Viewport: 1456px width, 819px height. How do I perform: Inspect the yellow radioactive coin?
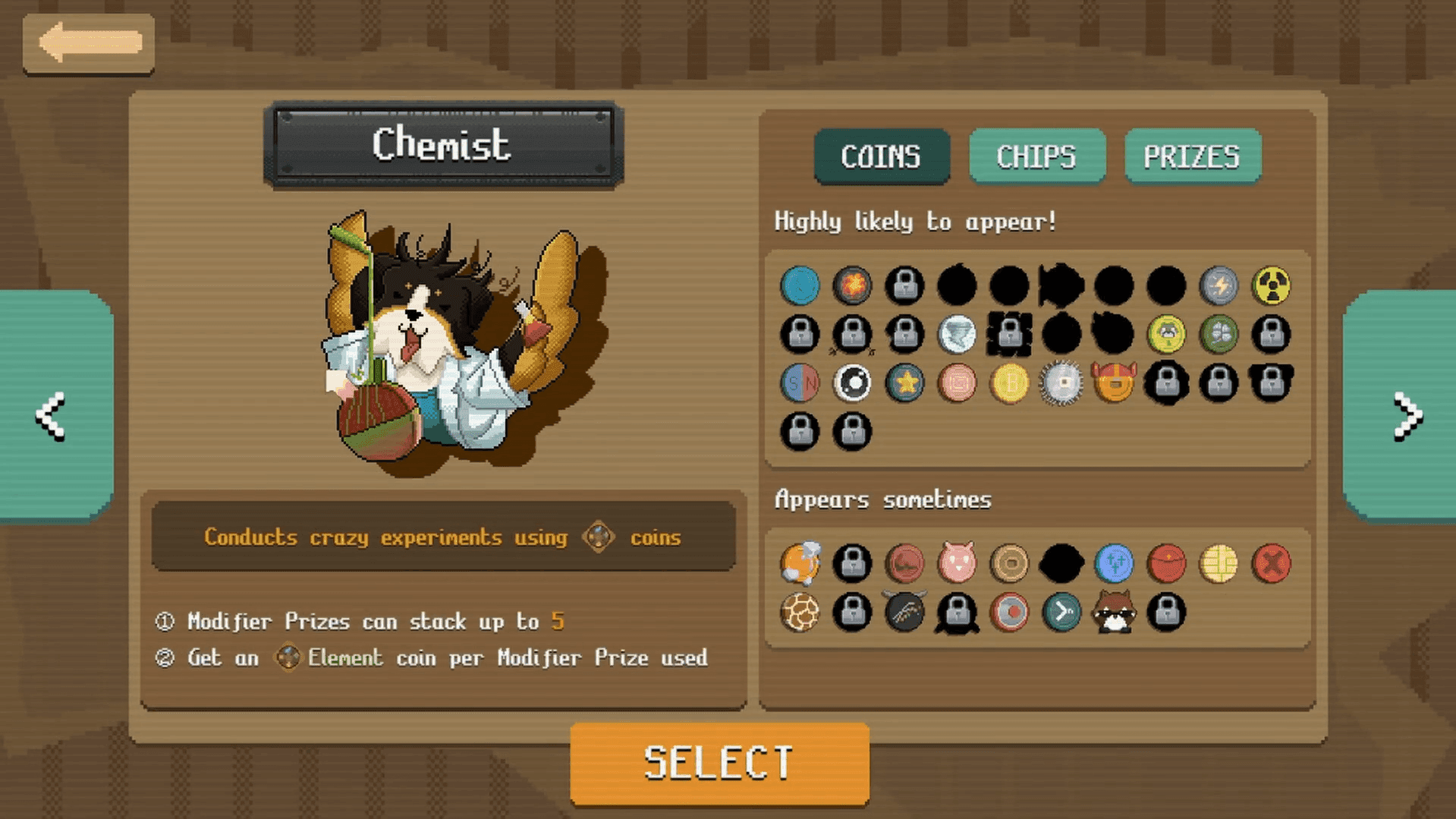click(x=1271, y=285)
